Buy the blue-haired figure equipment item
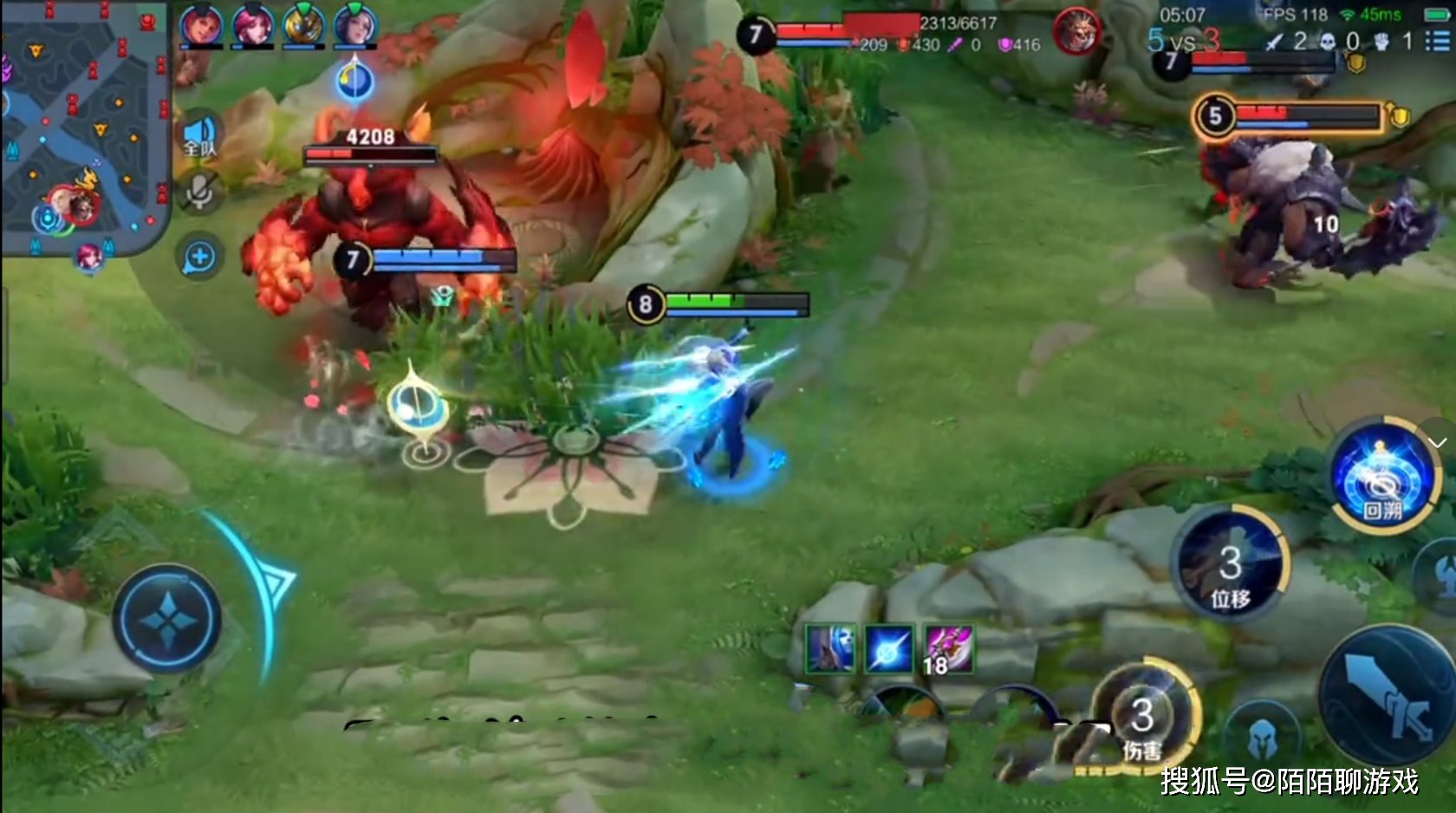 pos(831,648)
